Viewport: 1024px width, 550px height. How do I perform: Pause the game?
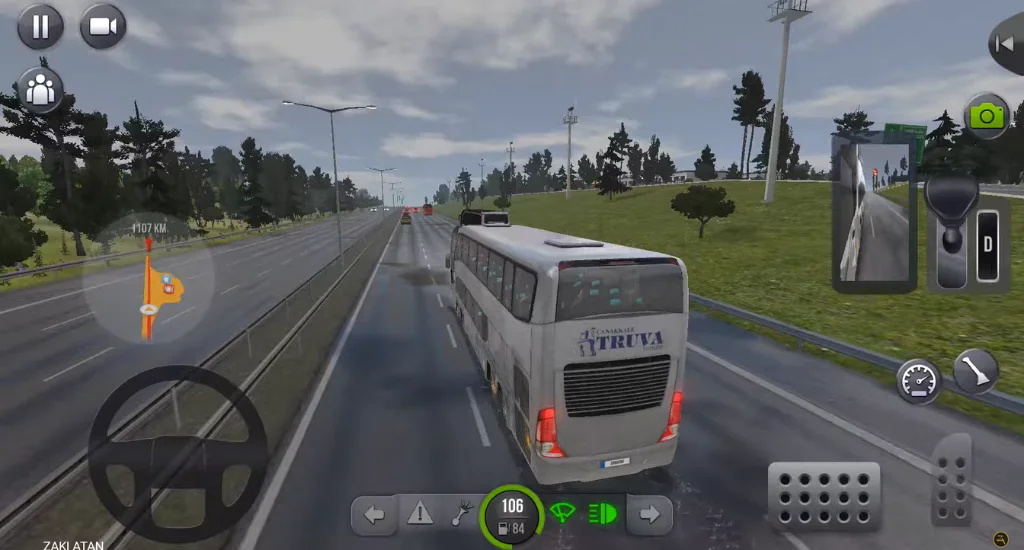coord(40,26)
